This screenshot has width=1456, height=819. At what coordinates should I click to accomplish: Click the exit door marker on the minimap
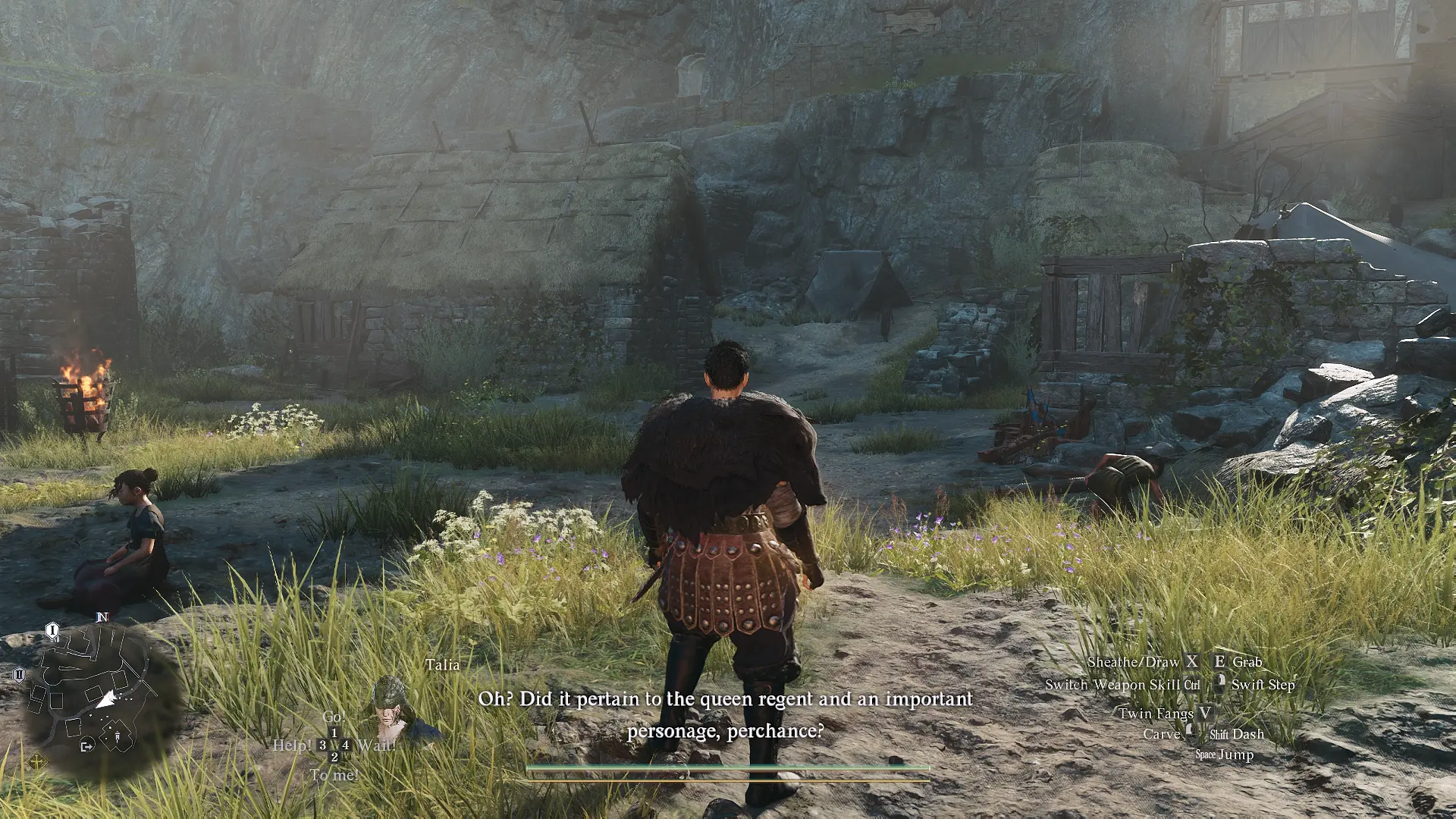(86, 745)
